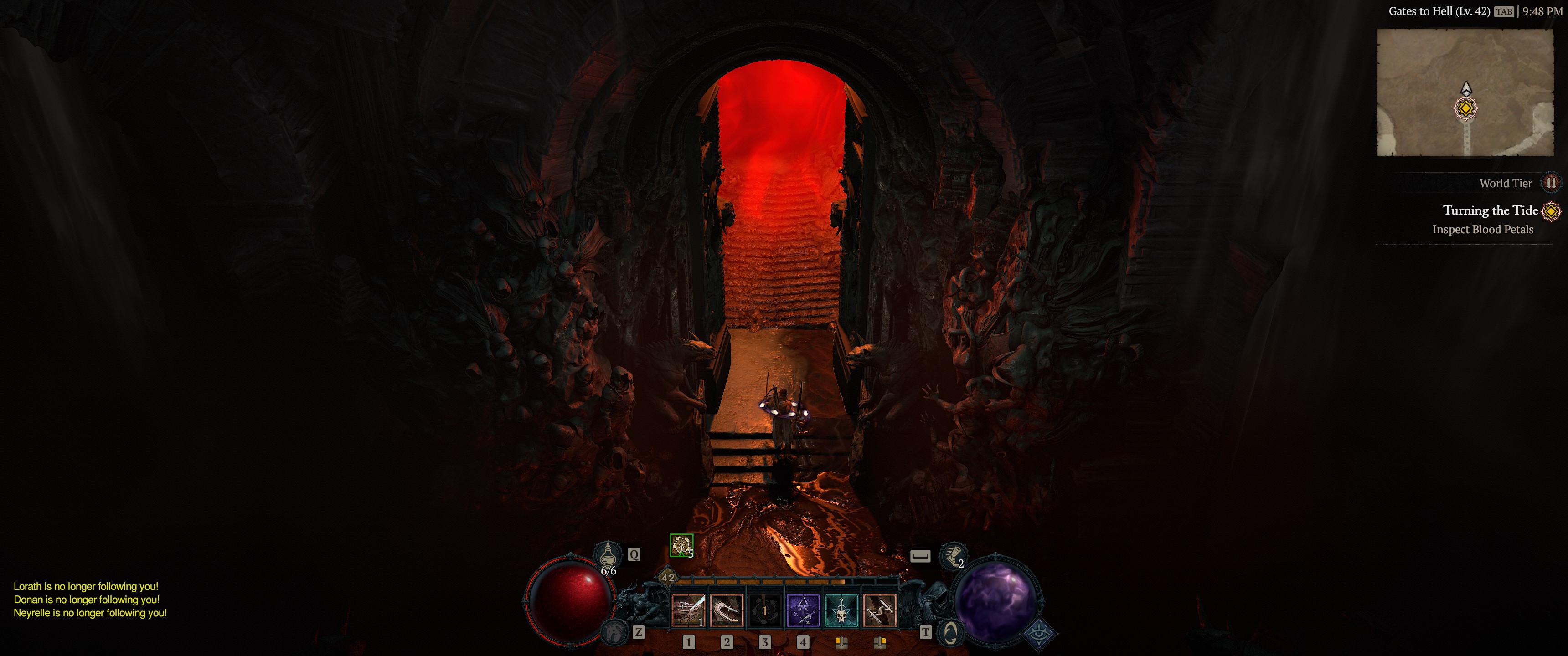Activate the teal skull and sword skill

point(841,610)
